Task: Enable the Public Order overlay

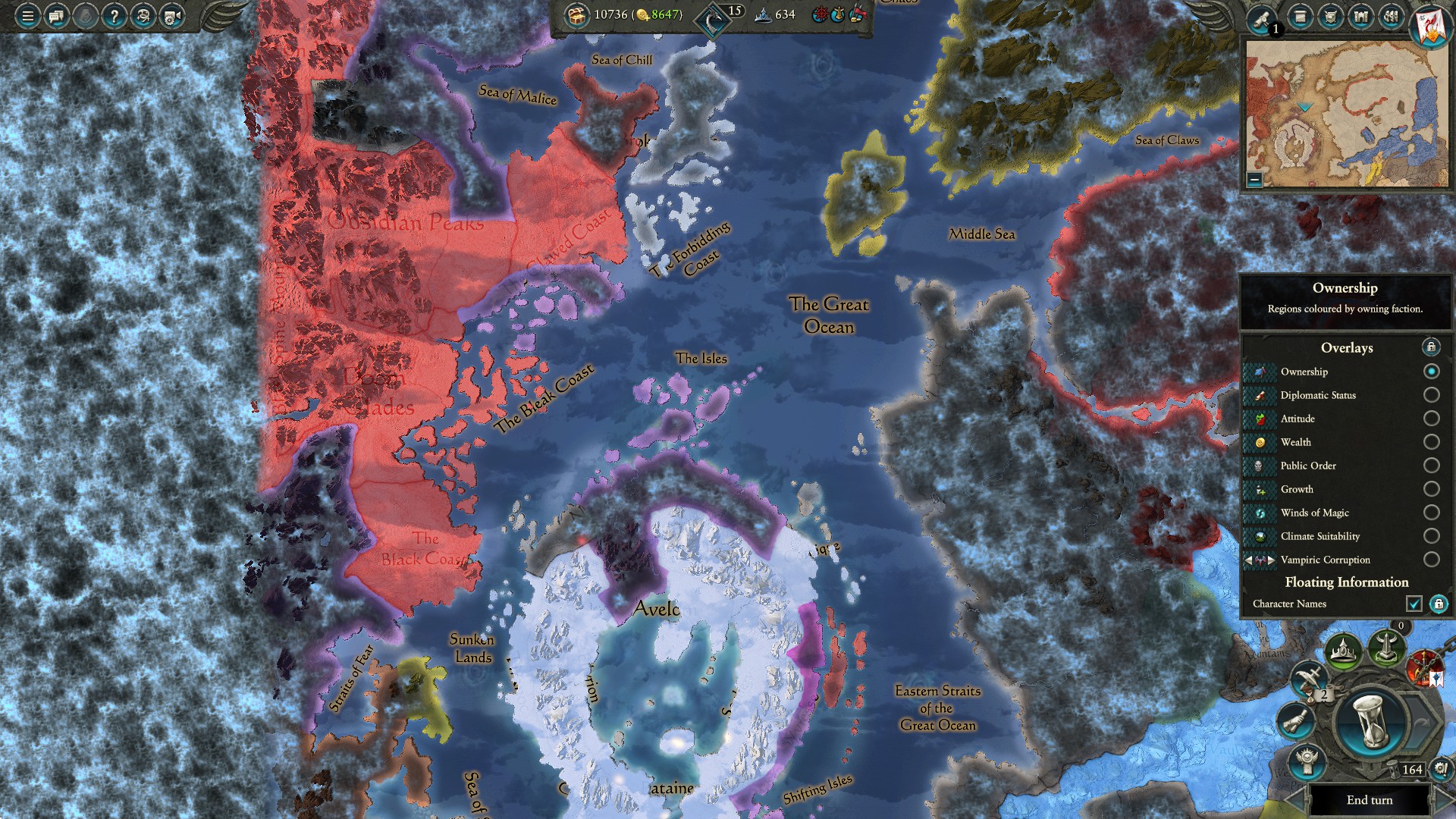Action: (x=1432, y=466)
